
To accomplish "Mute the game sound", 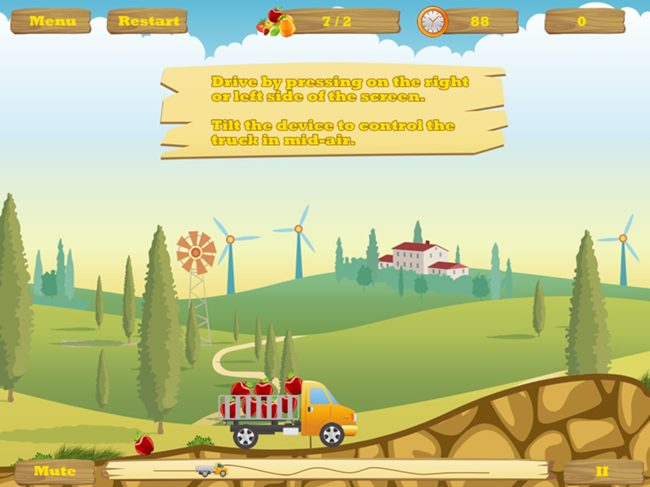I will (54, 471).
